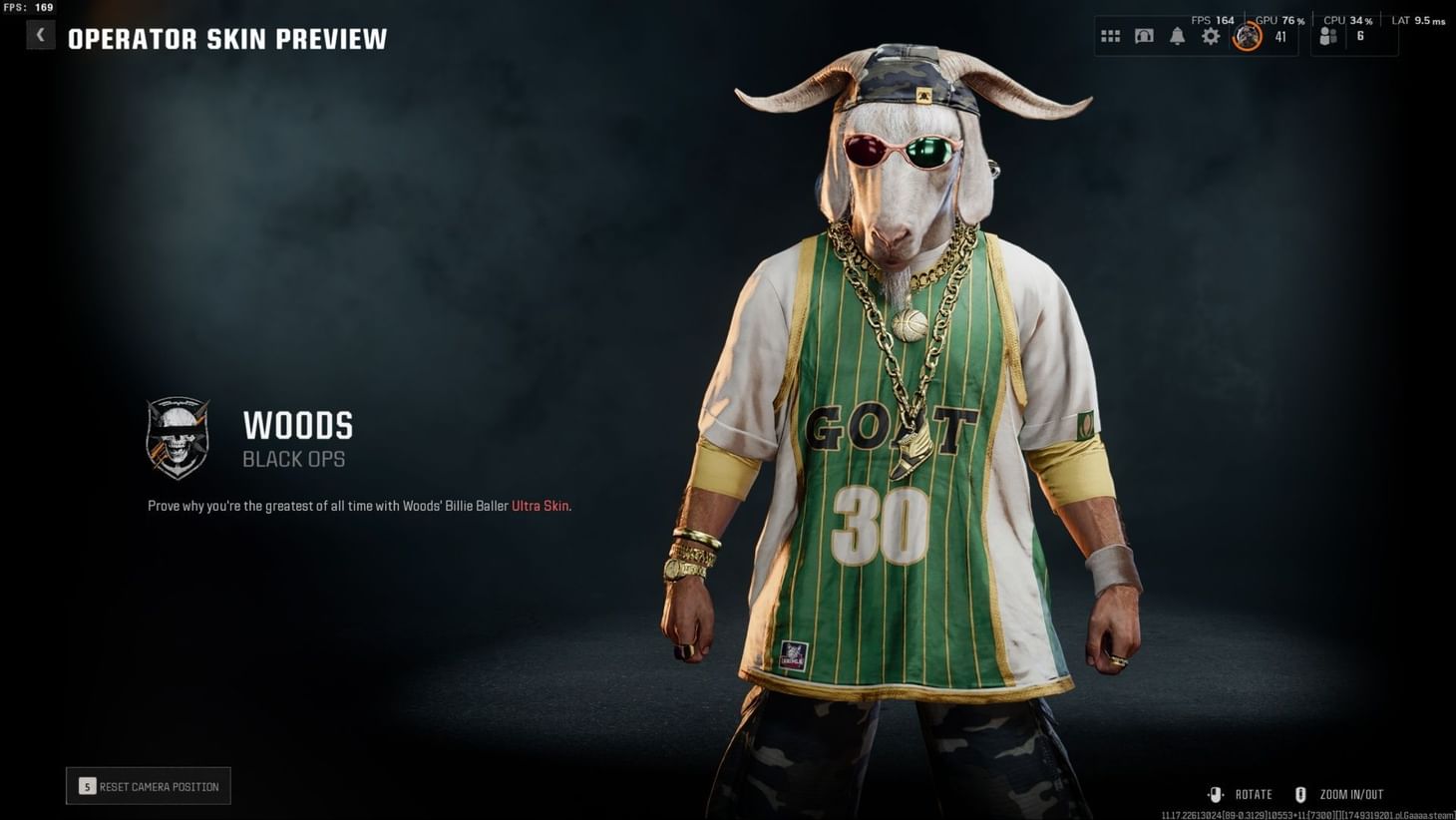Click the back arrow to exit the preview
The width and height of the screenshot is (1456, 820).
tap(40, 34)
